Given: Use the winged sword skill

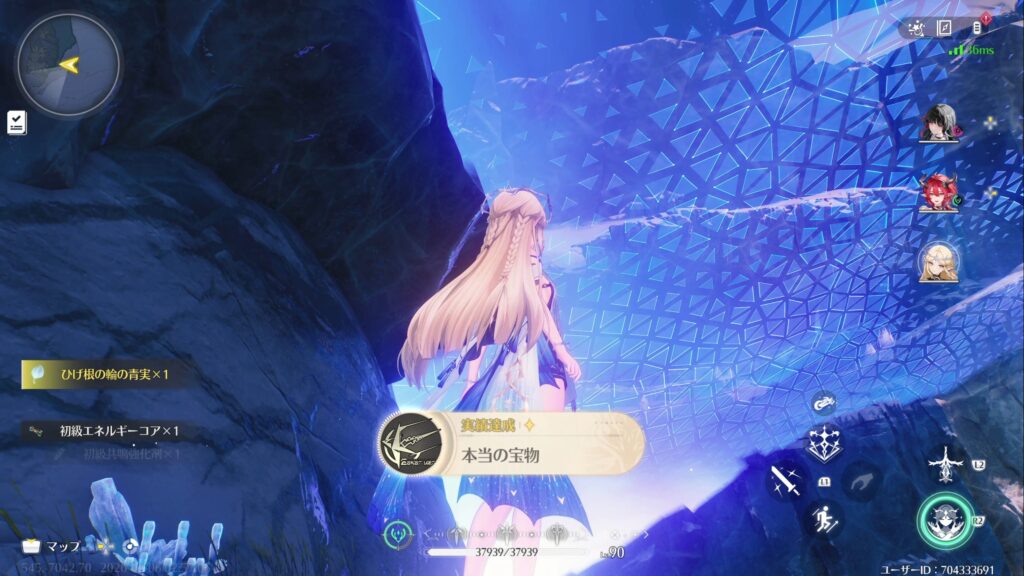Looking at the screenshot, I should coord(944,463).
